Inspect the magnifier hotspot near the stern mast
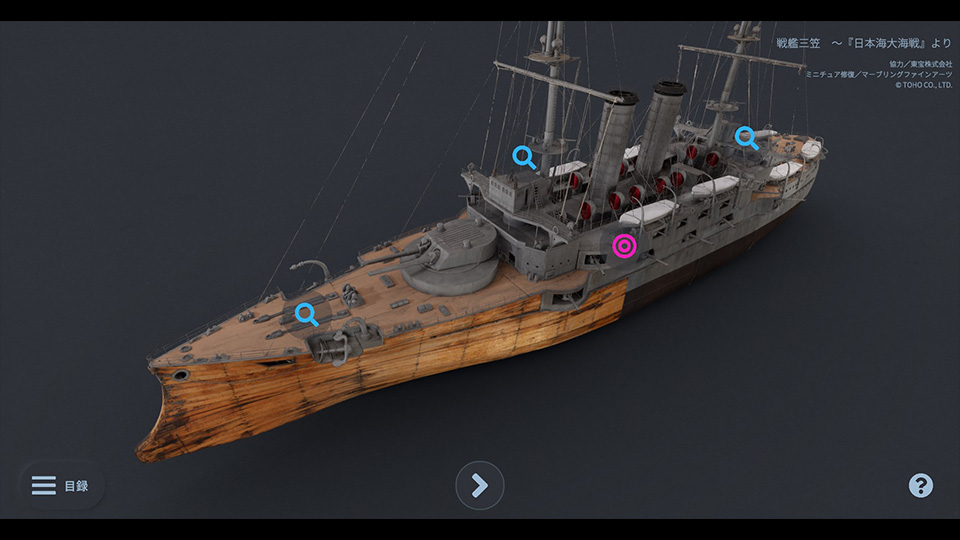Screen dimensions: 960x540 746,136
